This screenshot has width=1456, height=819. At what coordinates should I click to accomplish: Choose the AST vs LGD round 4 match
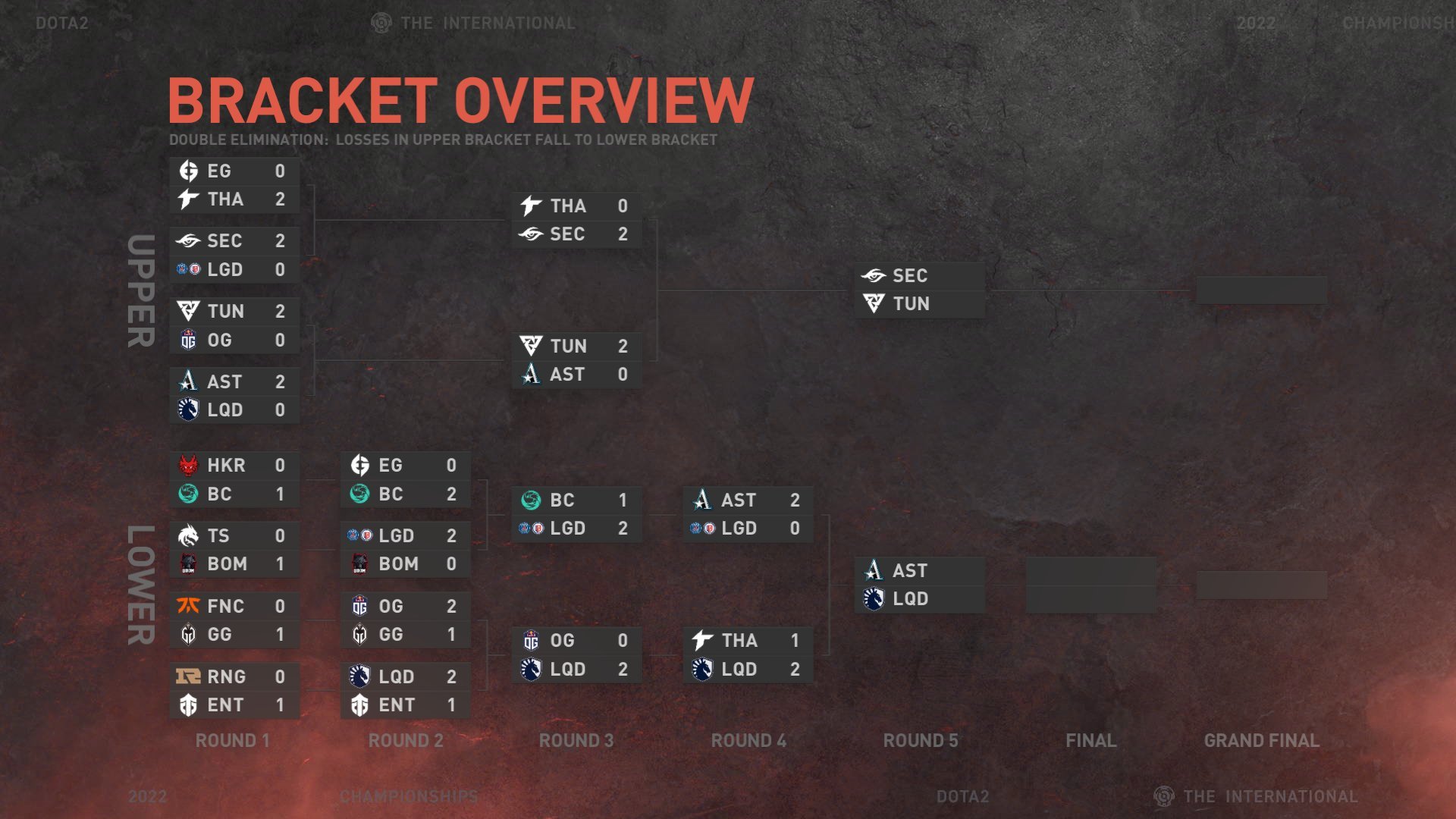(748, 514)
